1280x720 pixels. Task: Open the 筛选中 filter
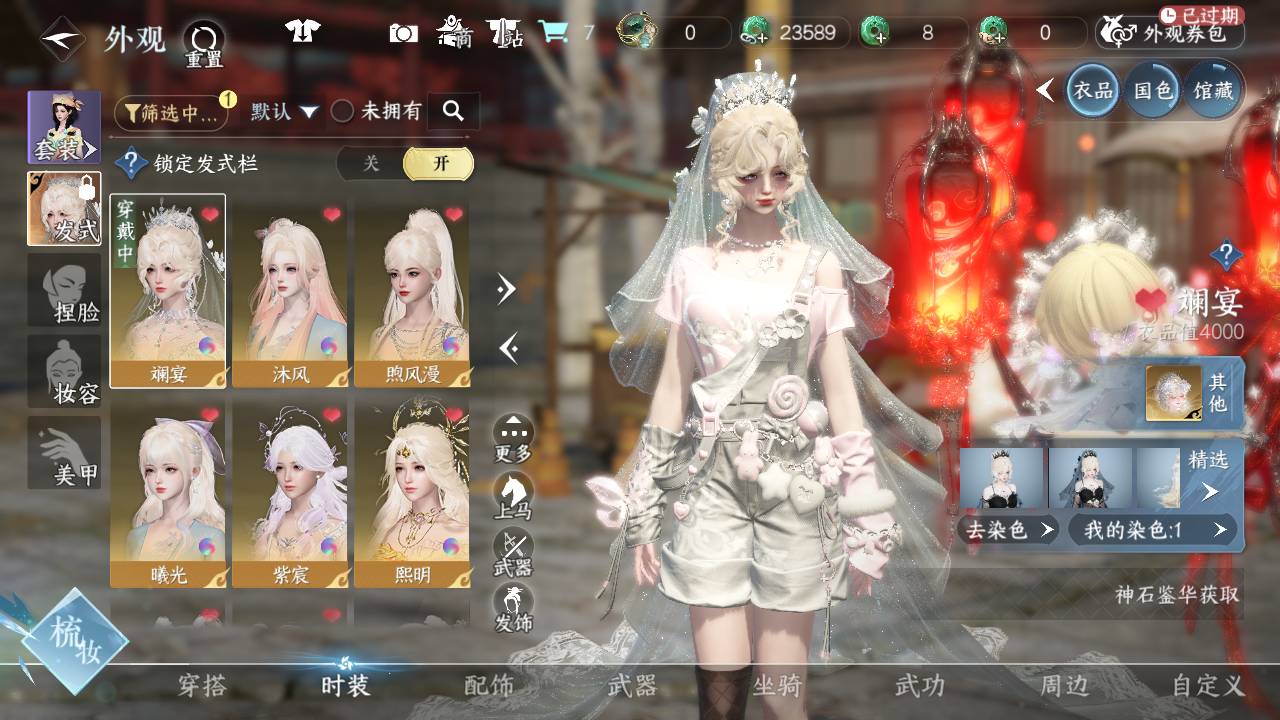170,113
